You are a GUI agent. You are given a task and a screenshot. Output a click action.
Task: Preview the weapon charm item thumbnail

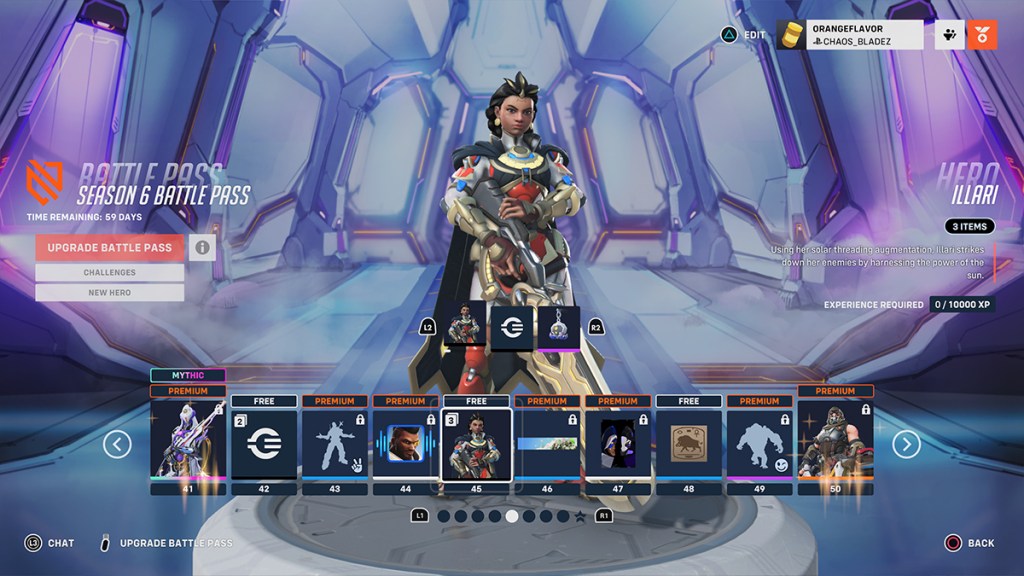[558, 327]
